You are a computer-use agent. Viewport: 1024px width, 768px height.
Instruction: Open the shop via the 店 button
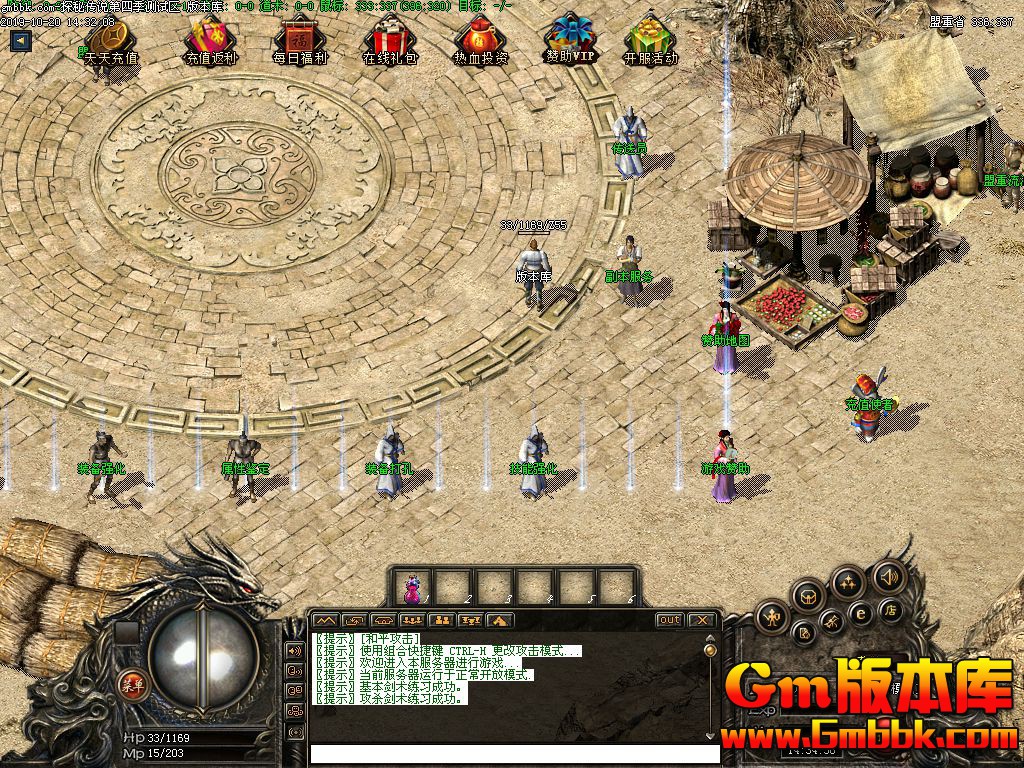[x=889, y=610]
